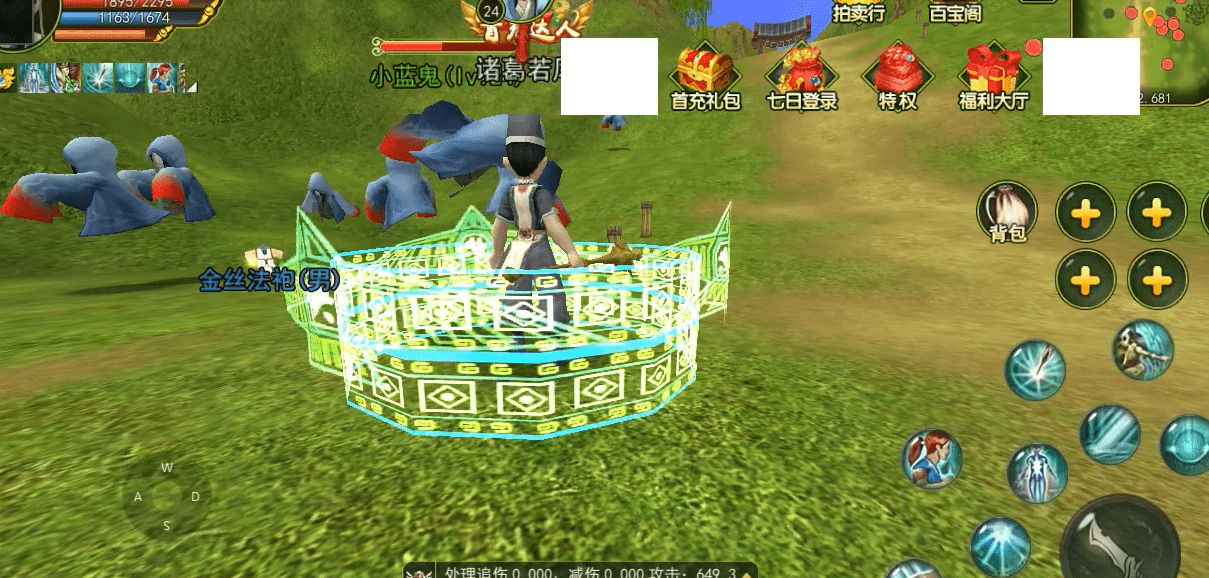Open the 背包 backpack
This screenshot has width=1209, height=578.
[x=1006, y=212]
